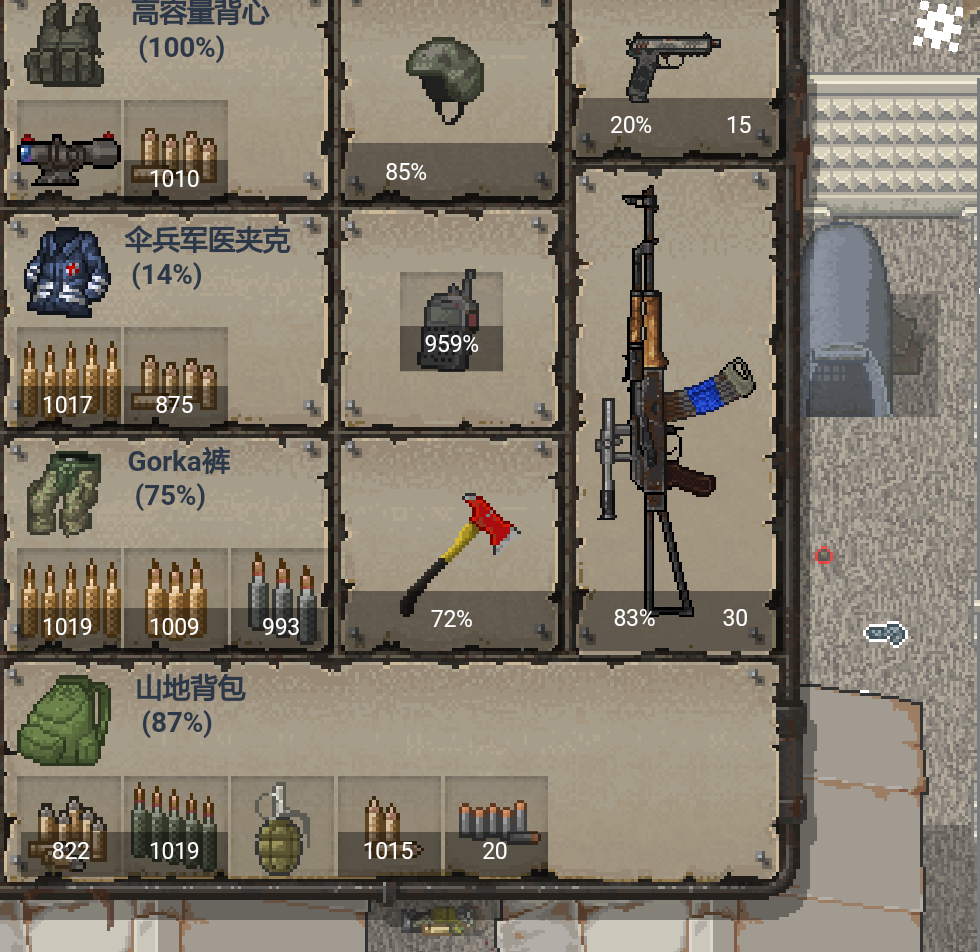
Task: Select the green mountain backpack icon
Action: (67, 716)
